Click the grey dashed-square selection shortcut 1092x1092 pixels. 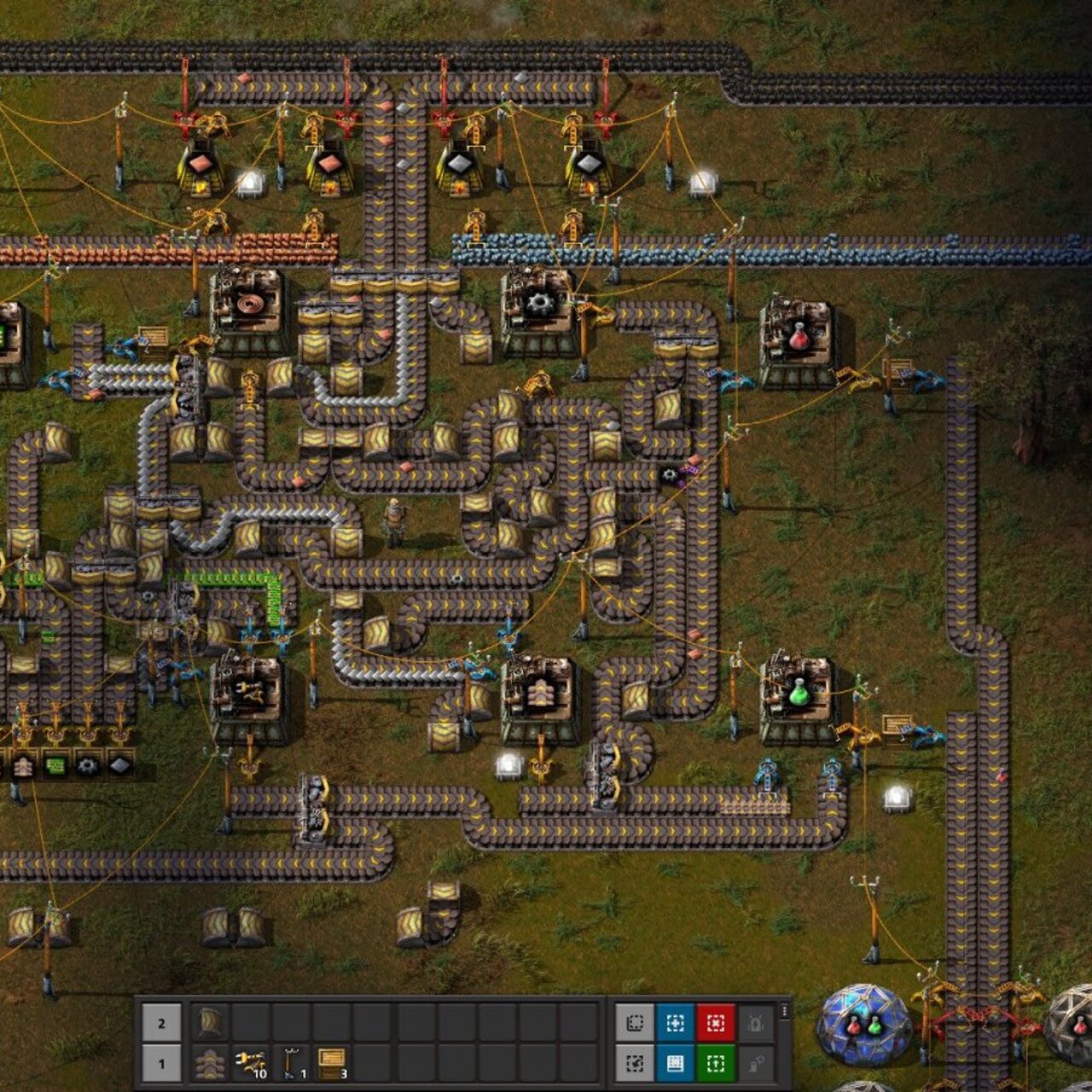634,1023
